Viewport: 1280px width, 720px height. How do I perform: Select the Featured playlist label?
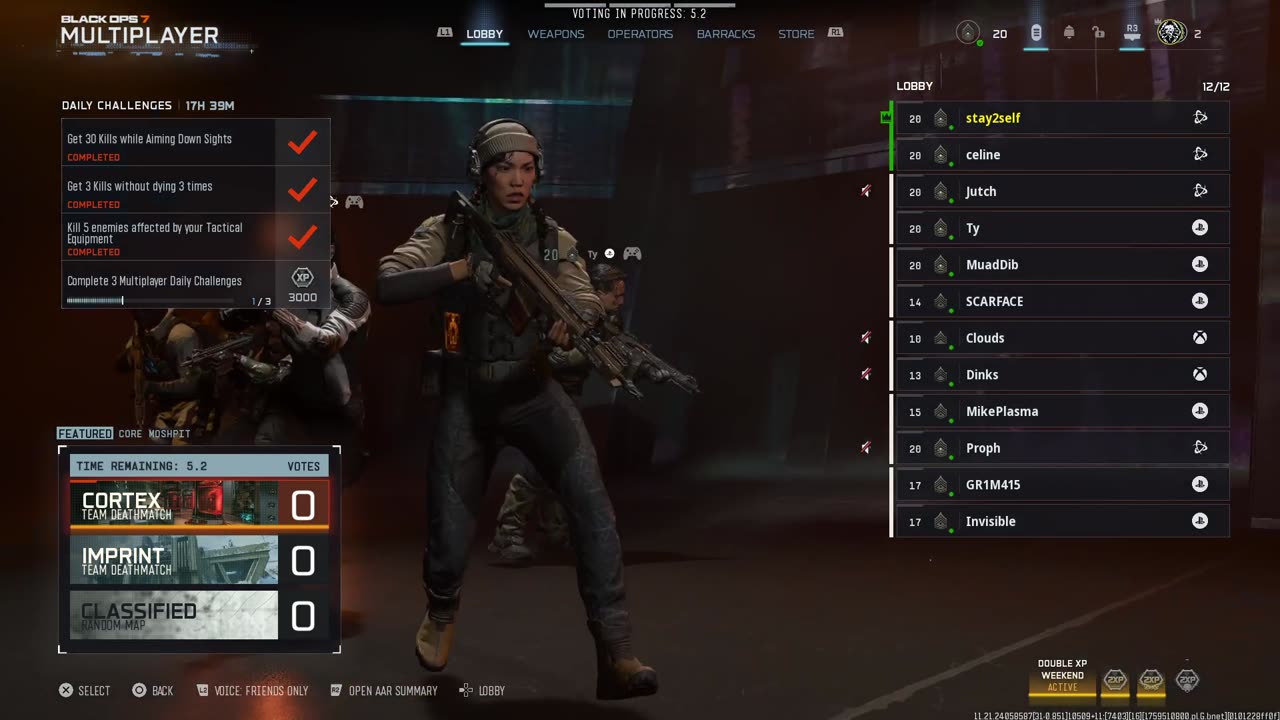point(85,434)
